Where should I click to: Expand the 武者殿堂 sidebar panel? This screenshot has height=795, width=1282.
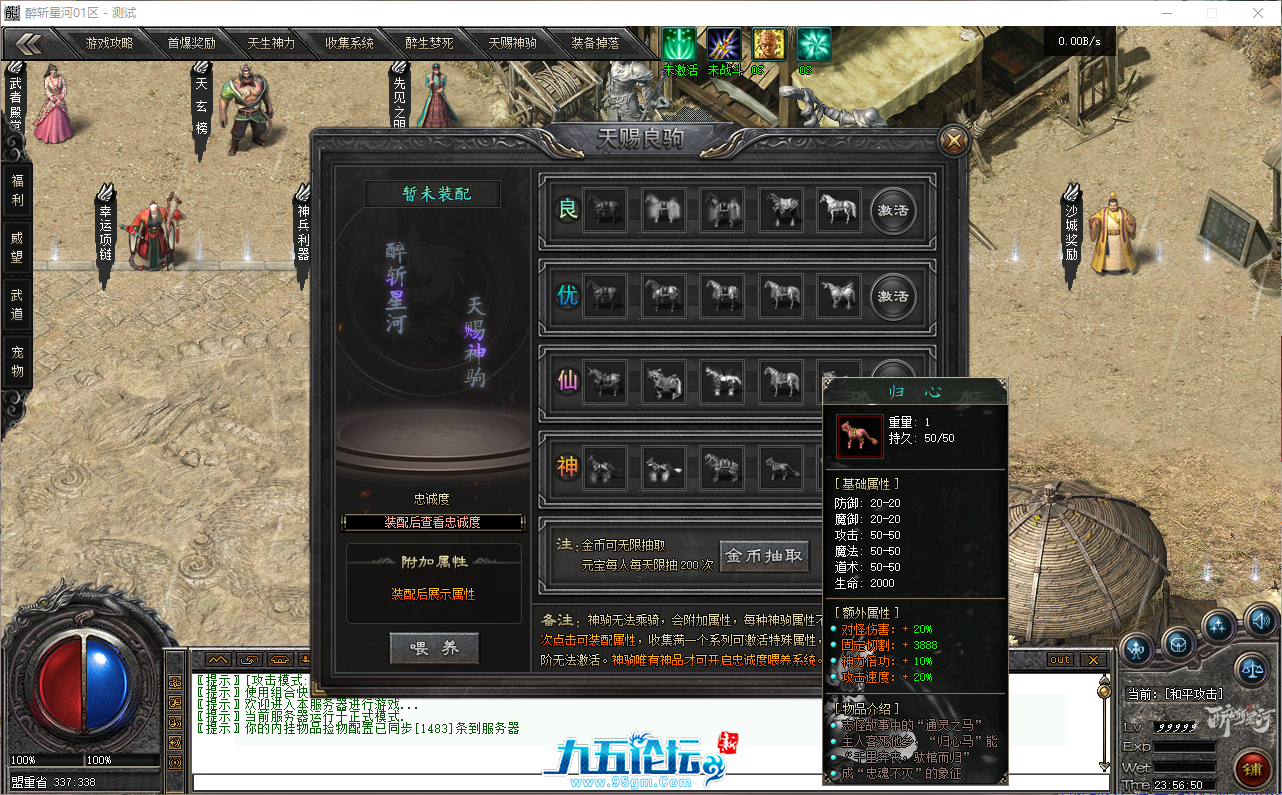14,100
